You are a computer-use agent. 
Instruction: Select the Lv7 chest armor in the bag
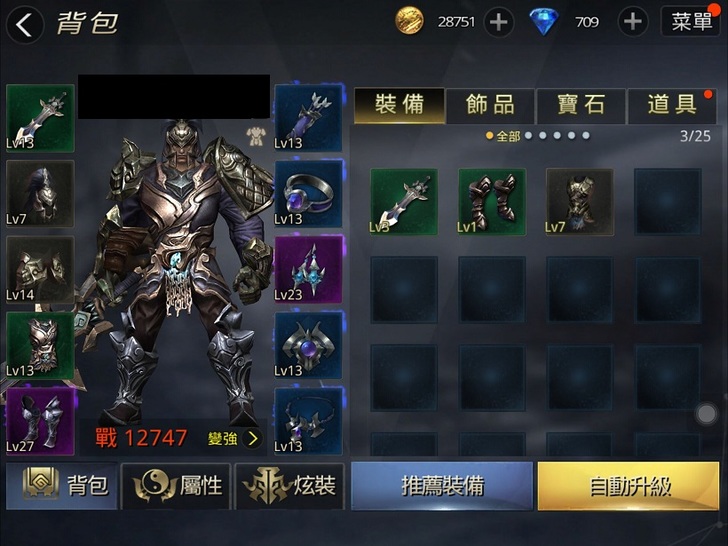tap(579, 201)
